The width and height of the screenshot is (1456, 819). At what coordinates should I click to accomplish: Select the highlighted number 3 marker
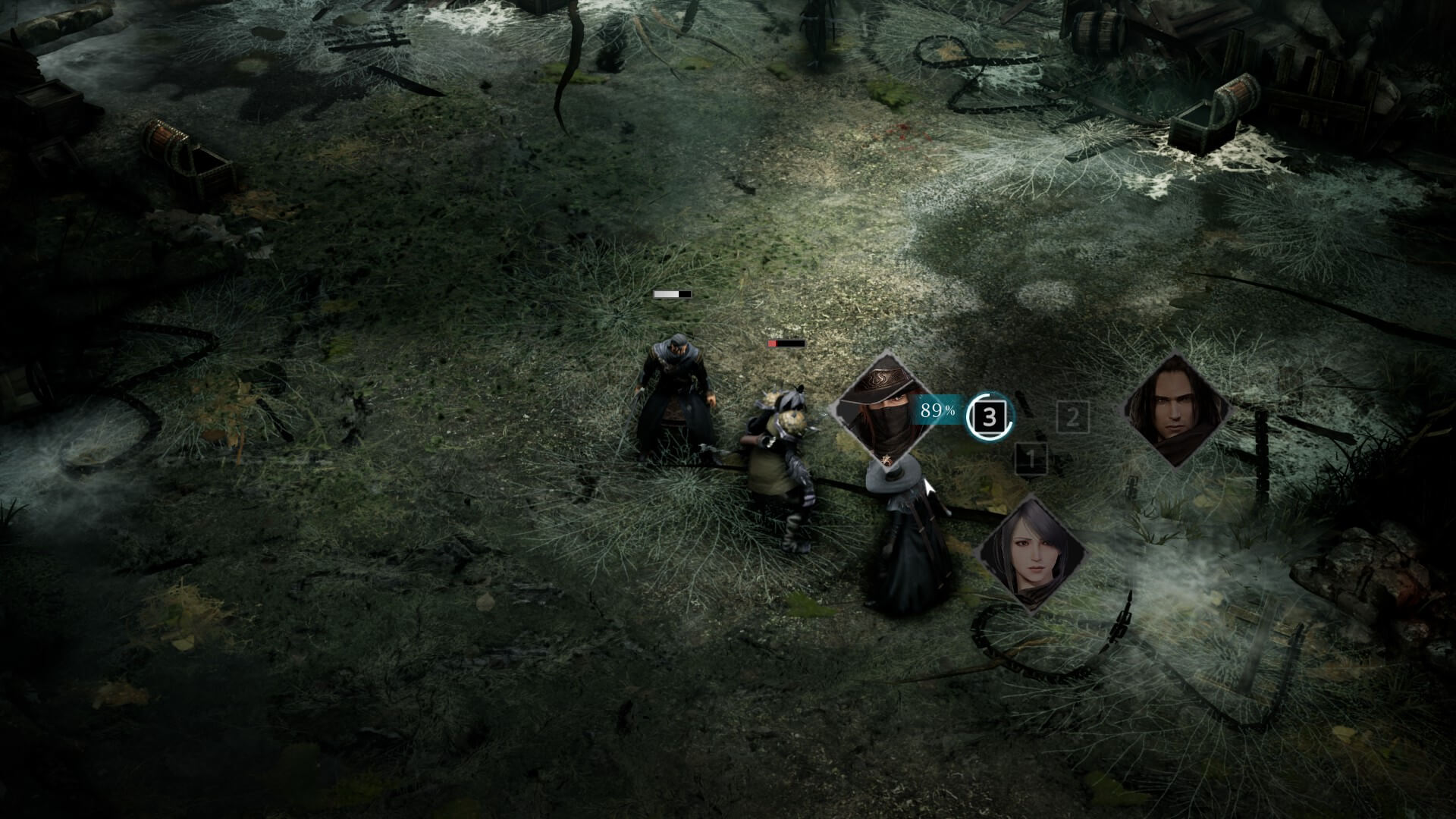990,416
